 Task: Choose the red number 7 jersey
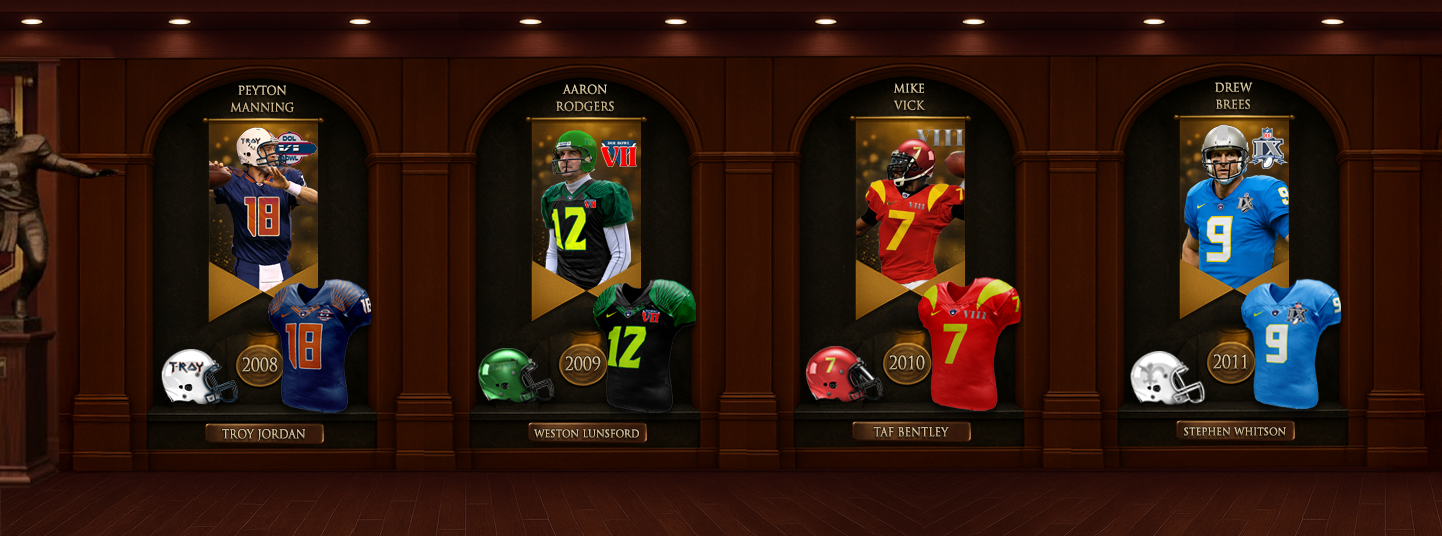pyautogui.click(x=966, y=343)
